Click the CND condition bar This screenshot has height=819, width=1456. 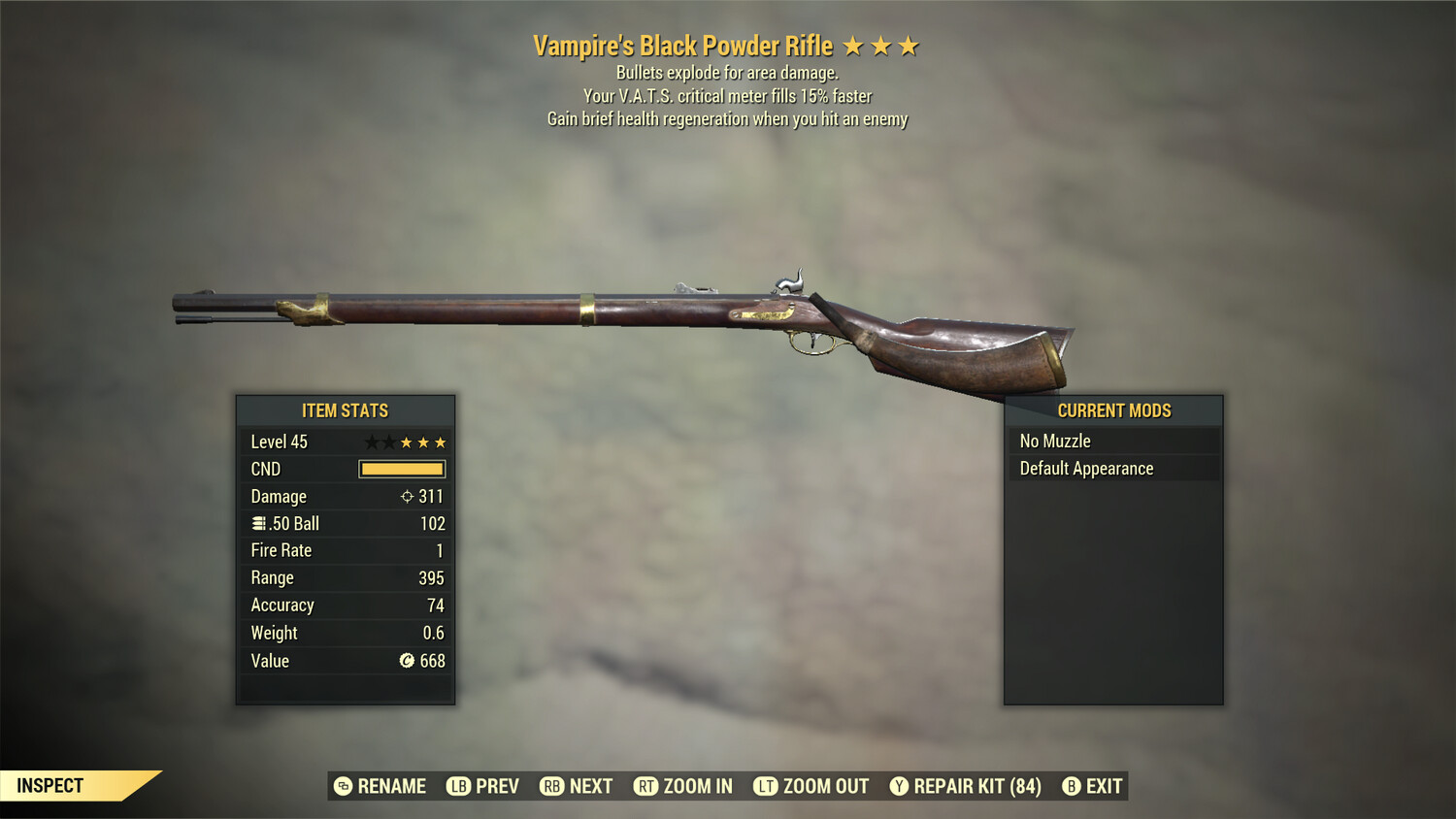(401, 469)
